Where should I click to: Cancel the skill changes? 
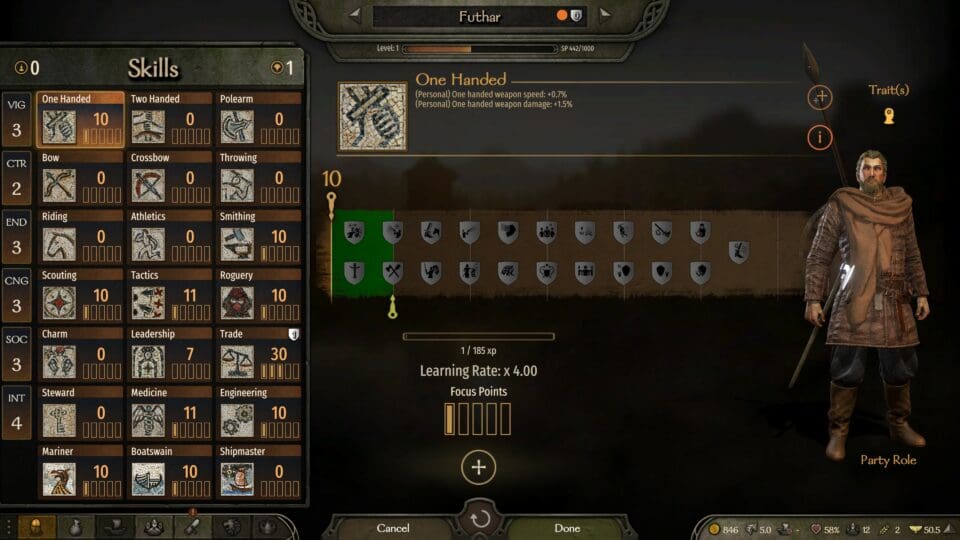[393, 527]
